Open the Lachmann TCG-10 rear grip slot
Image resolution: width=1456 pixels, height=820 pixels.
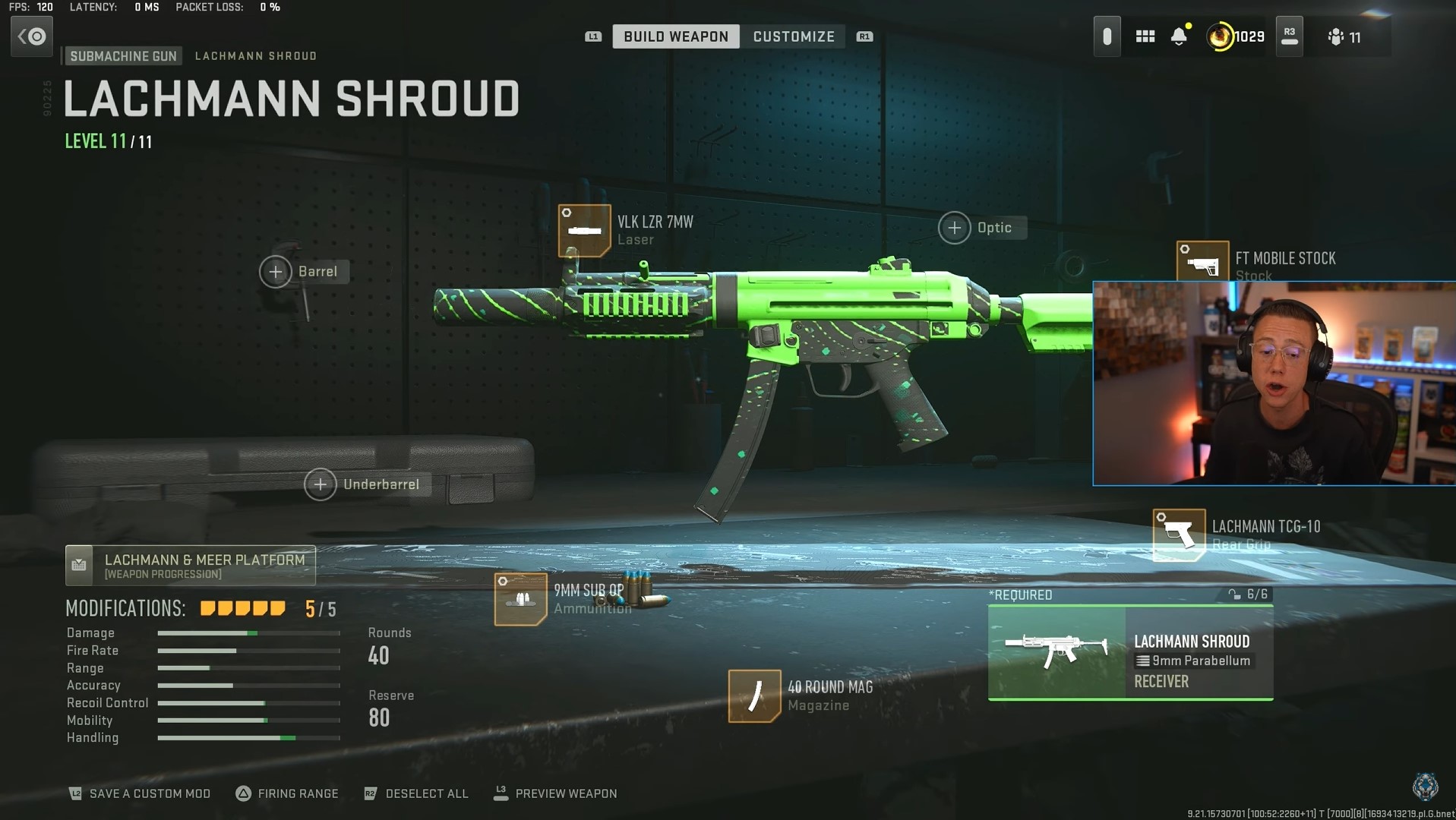1178,534
